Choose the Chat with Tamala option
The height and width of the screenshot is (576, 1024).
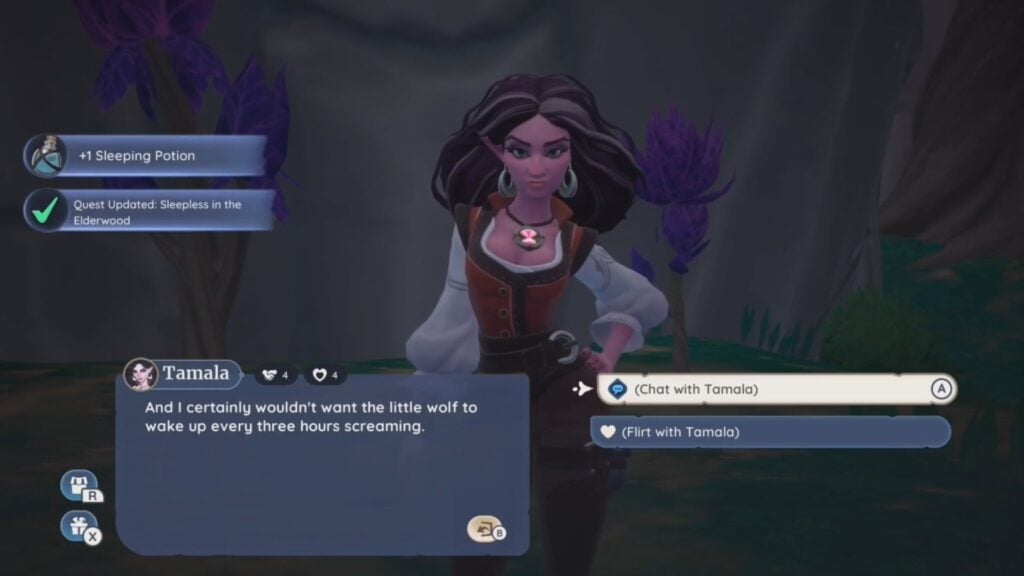[x=775, y=389]
